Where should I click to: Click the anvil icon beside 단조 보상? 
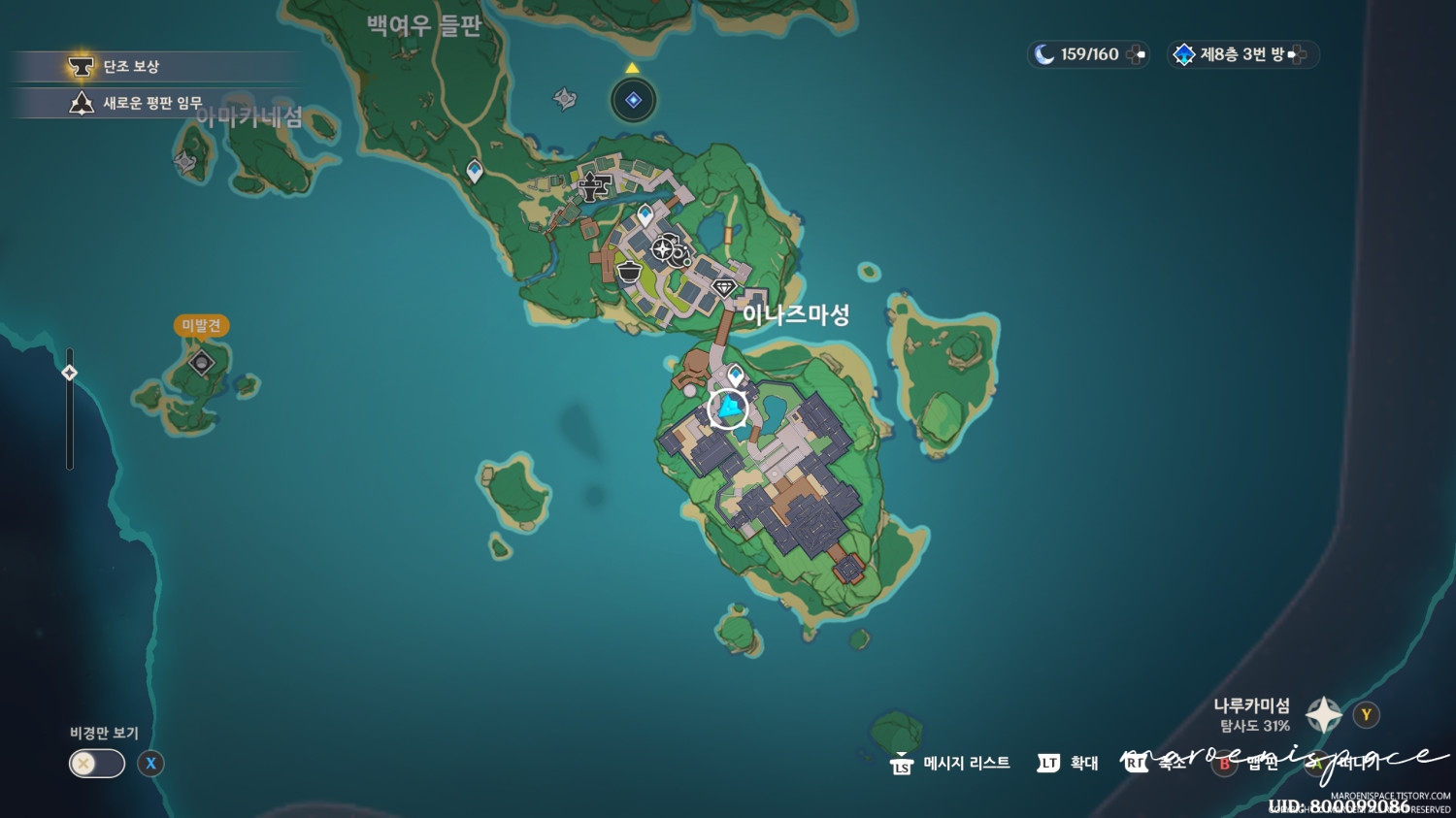pyautogui.click(x=80, y=66)
